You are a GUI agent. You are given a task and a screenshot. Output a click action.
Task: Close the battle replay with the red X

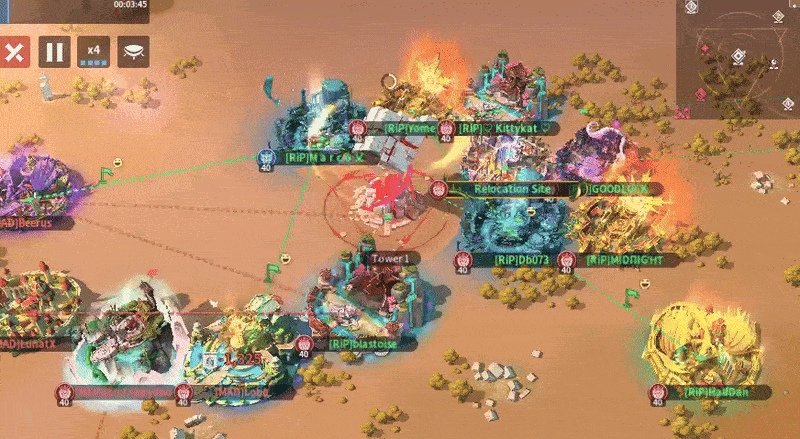13,51
